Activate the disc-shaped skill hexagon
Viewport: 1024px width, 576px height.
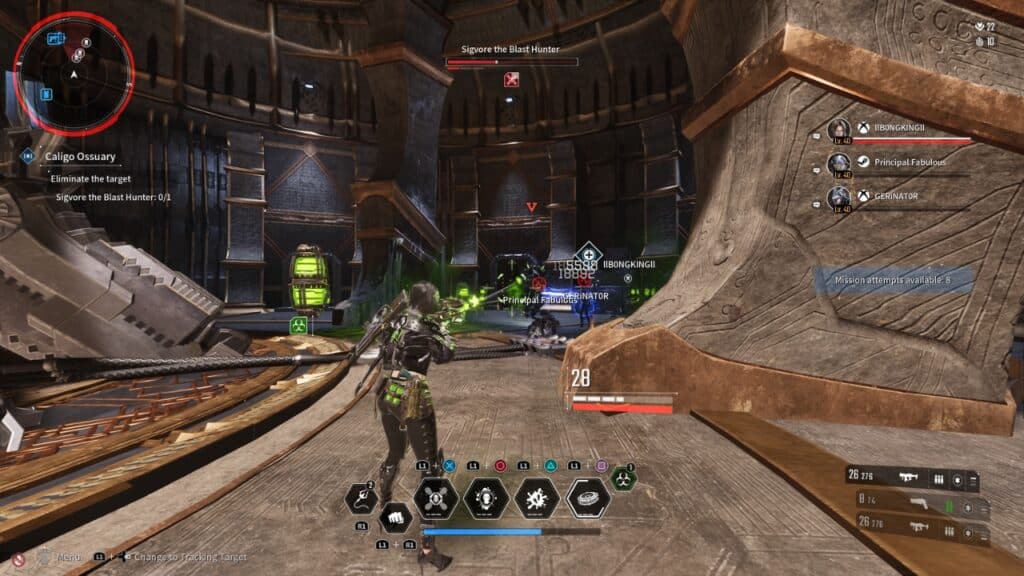(588, 498)
